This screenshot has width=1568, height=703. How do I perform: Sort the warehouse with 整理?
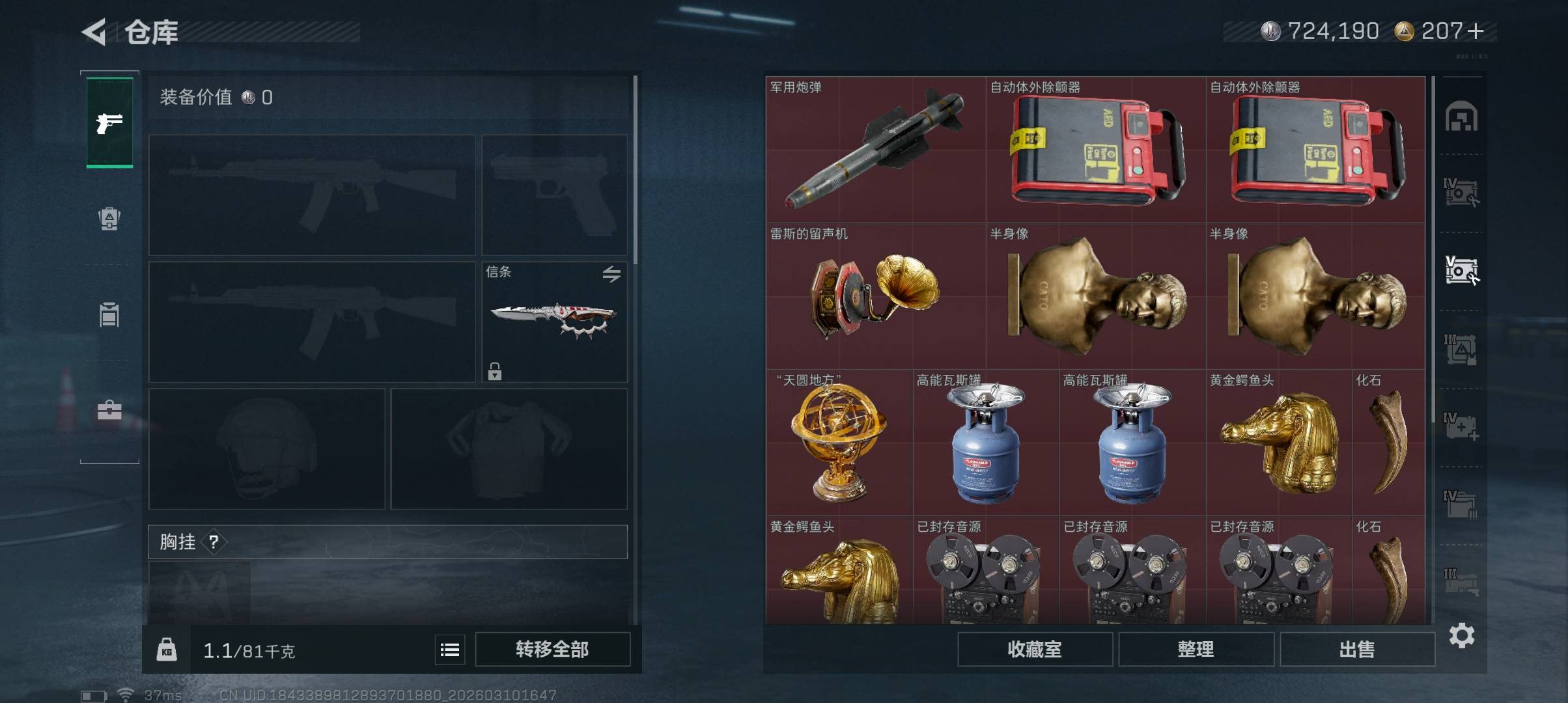coord(1196,650)
